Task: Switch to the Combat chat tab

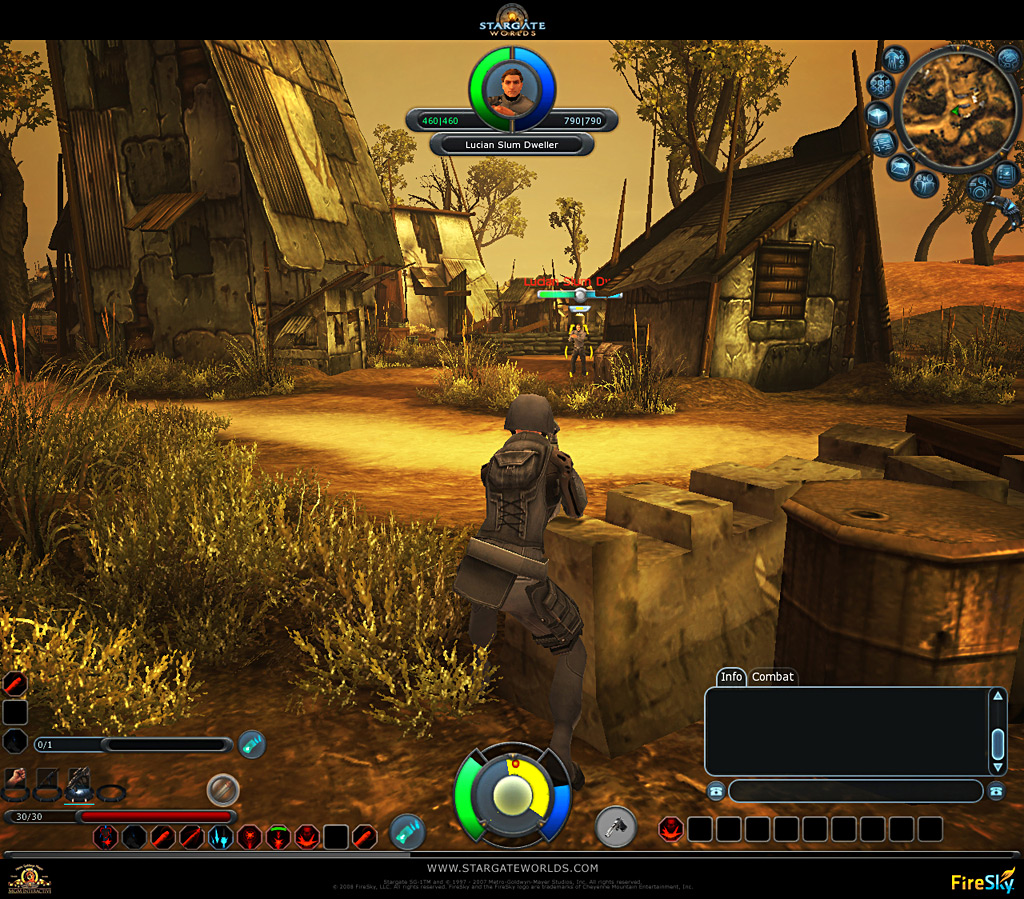Action: click(773, 677)
